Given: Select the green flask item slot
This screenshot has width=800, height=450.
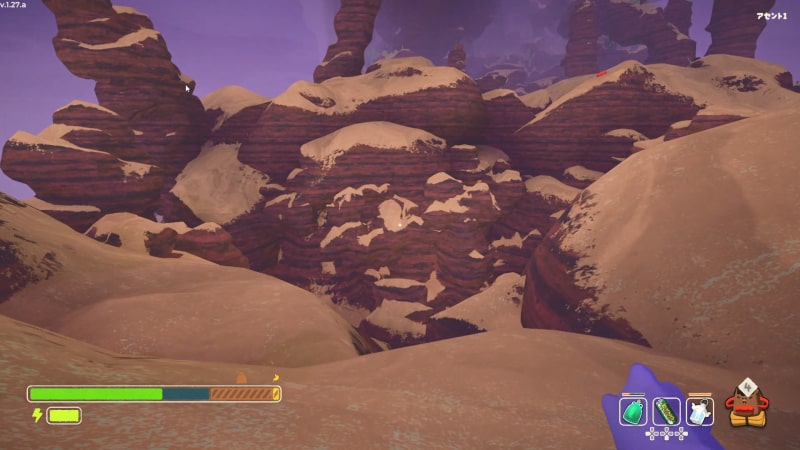Looking at the screenshot, I should point(633,411).
